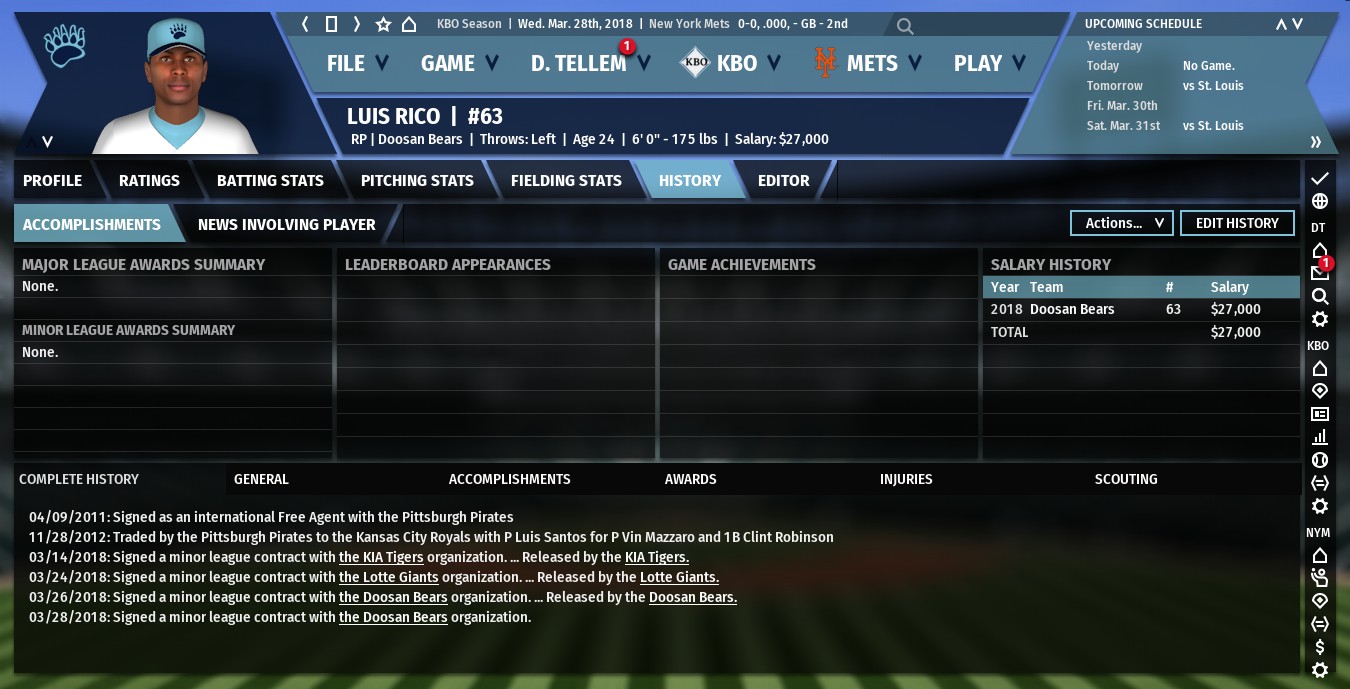The height and width of the screenshot is (689, 1350).
Task: View the Batting Stats tab
Action: tap(270, 181)
